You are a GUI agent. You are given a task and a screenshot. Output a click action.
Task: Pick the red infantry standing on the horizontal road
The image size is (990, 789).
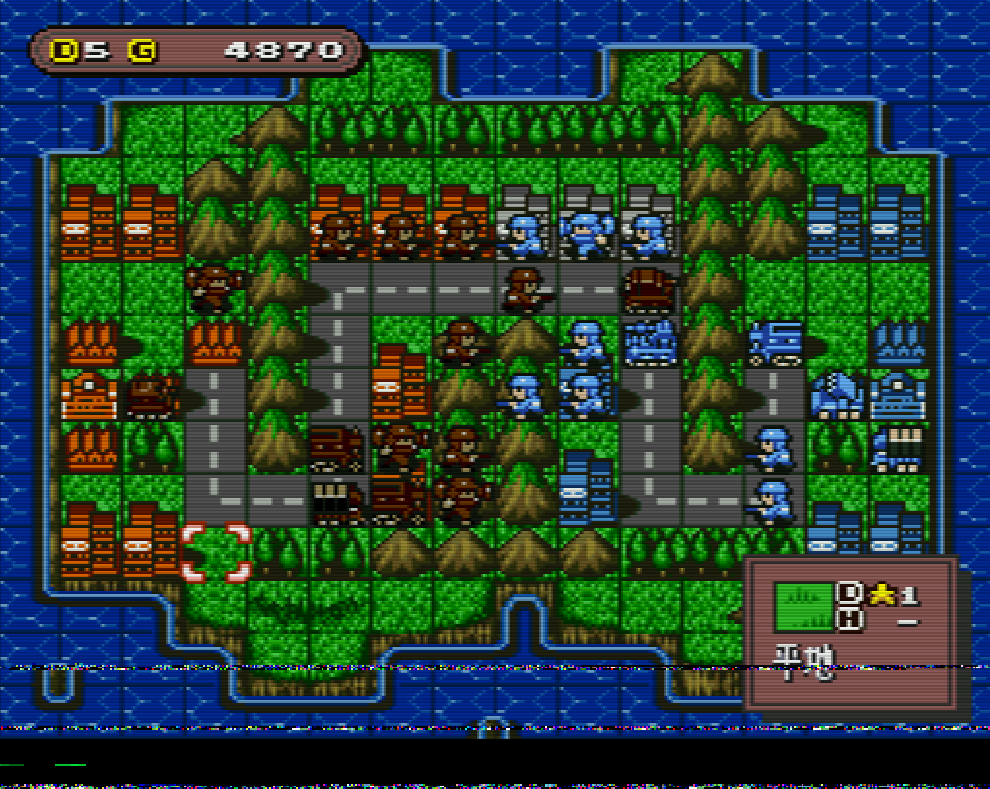(x=526, y=288)
